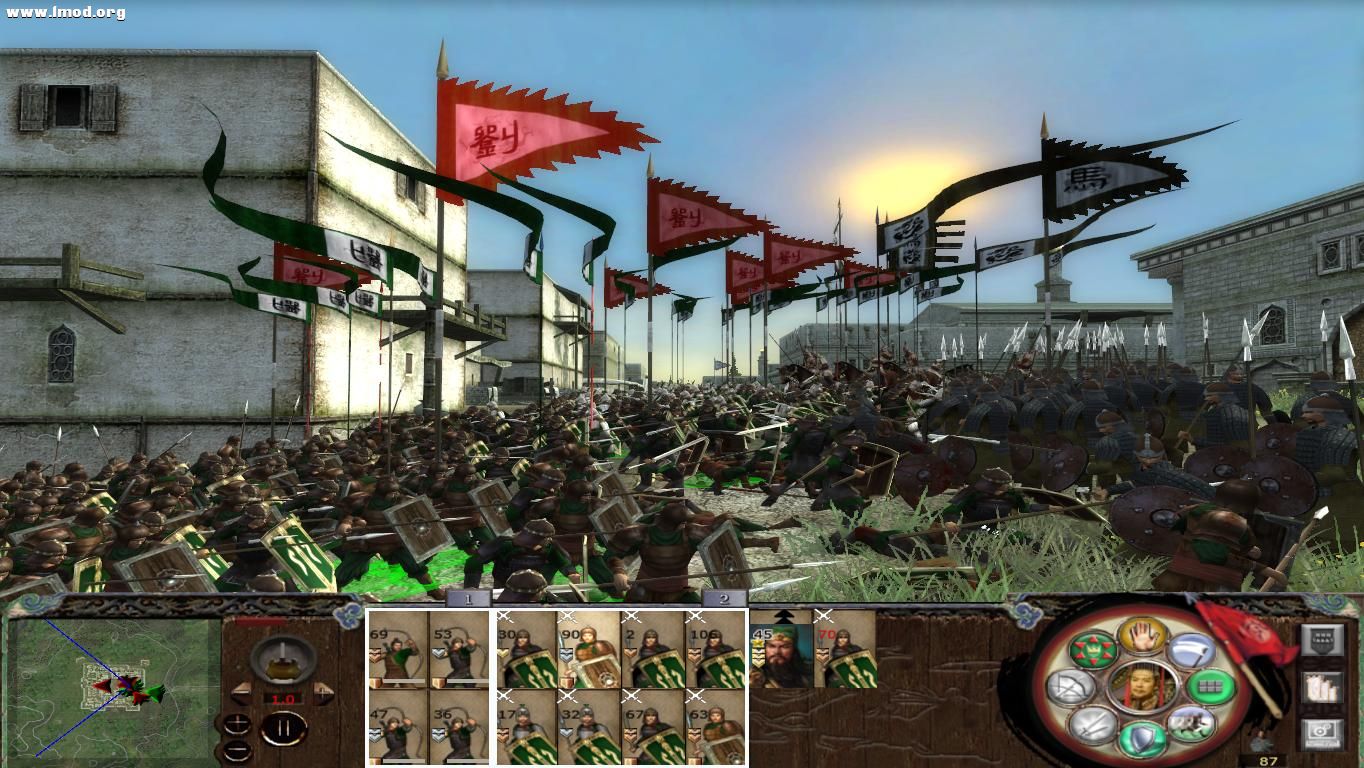Screen dimensions: 1364x768
Task: Zoom in the minimap with the plus icon
Action: tap(237, 723)
